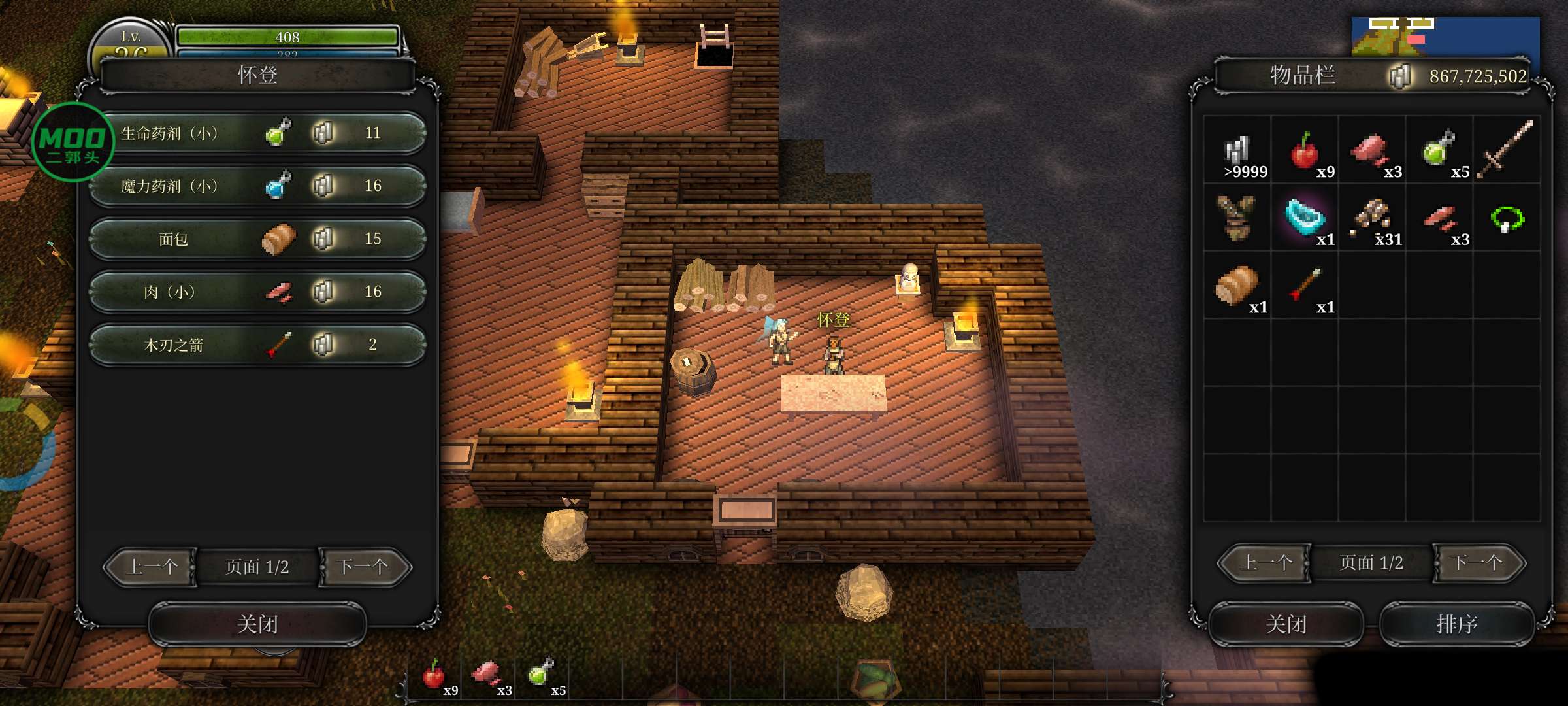Screen dimensions: 1568x706
Task: Close the 物品栏 inventory panel
Action: (1286, 624)
